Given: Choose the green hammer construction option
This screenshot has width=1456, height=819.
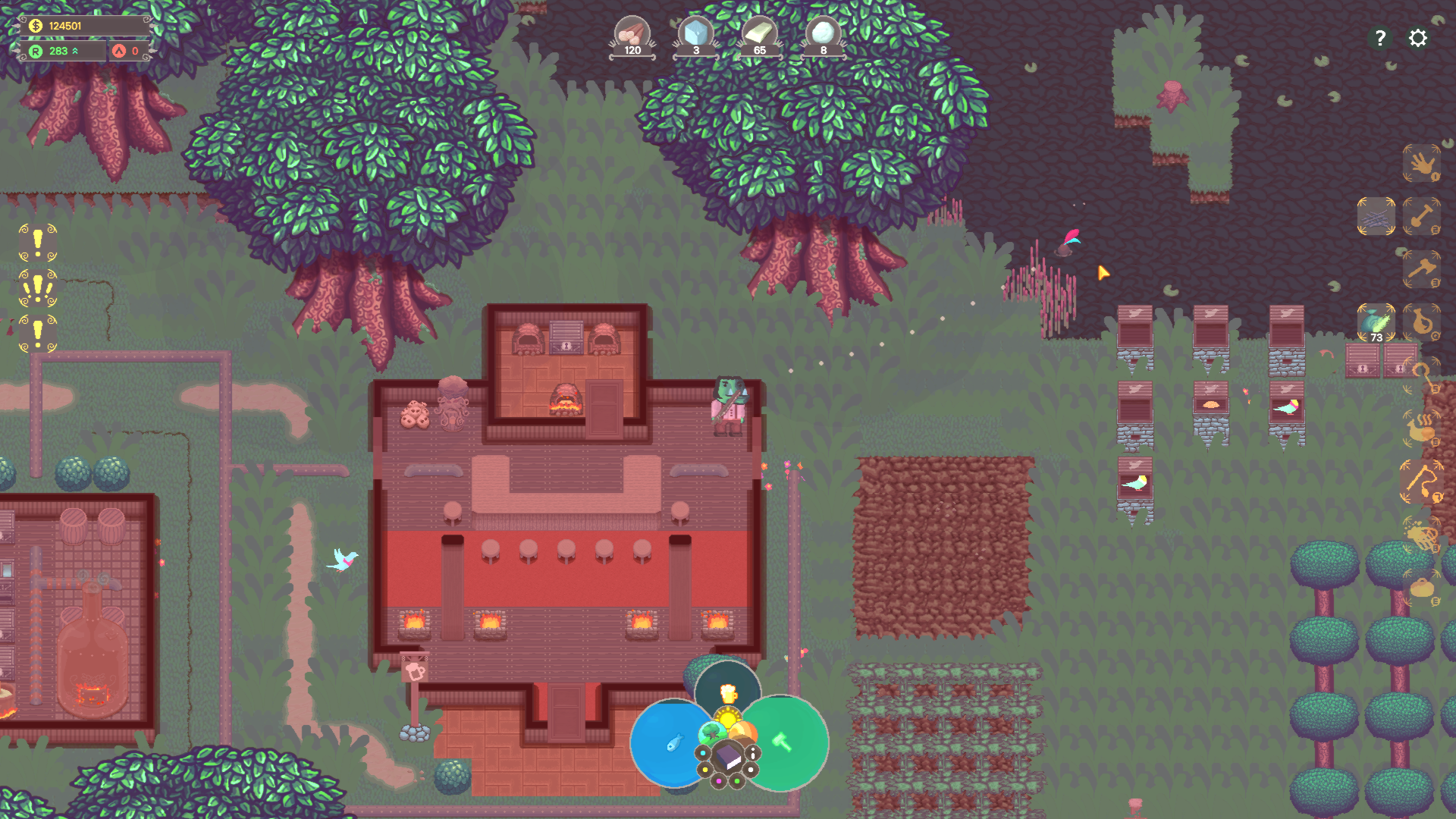Looking at the screenshot, I should [x=782, y=741].
